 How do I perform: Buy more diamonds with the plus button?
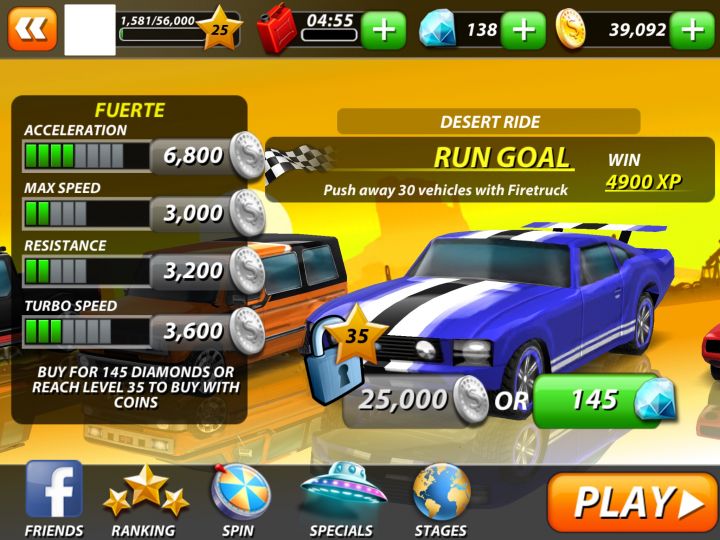522,30
